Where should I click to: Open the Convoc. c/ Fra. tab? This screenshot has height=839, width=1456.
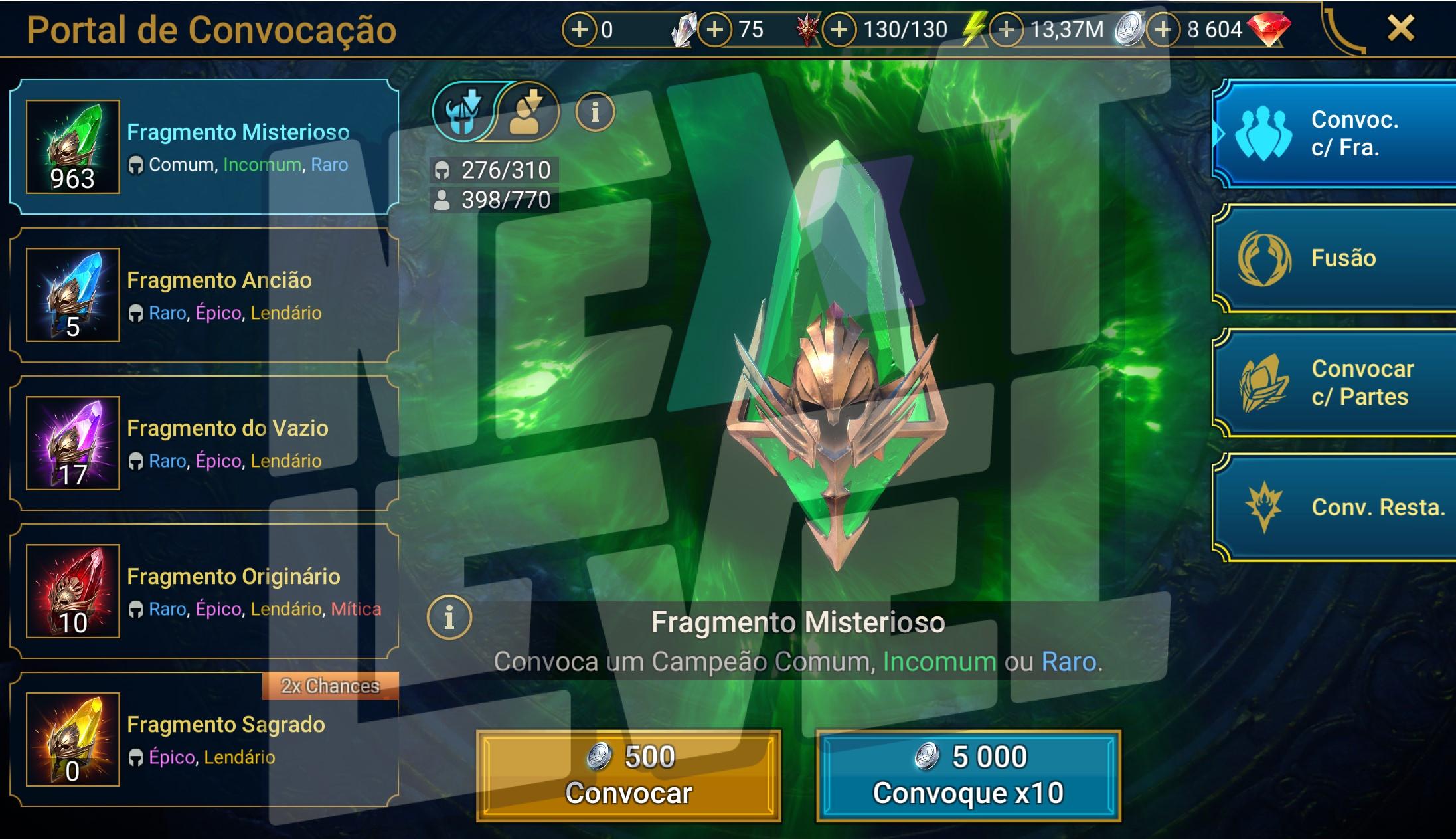(x=1335, y=134)
